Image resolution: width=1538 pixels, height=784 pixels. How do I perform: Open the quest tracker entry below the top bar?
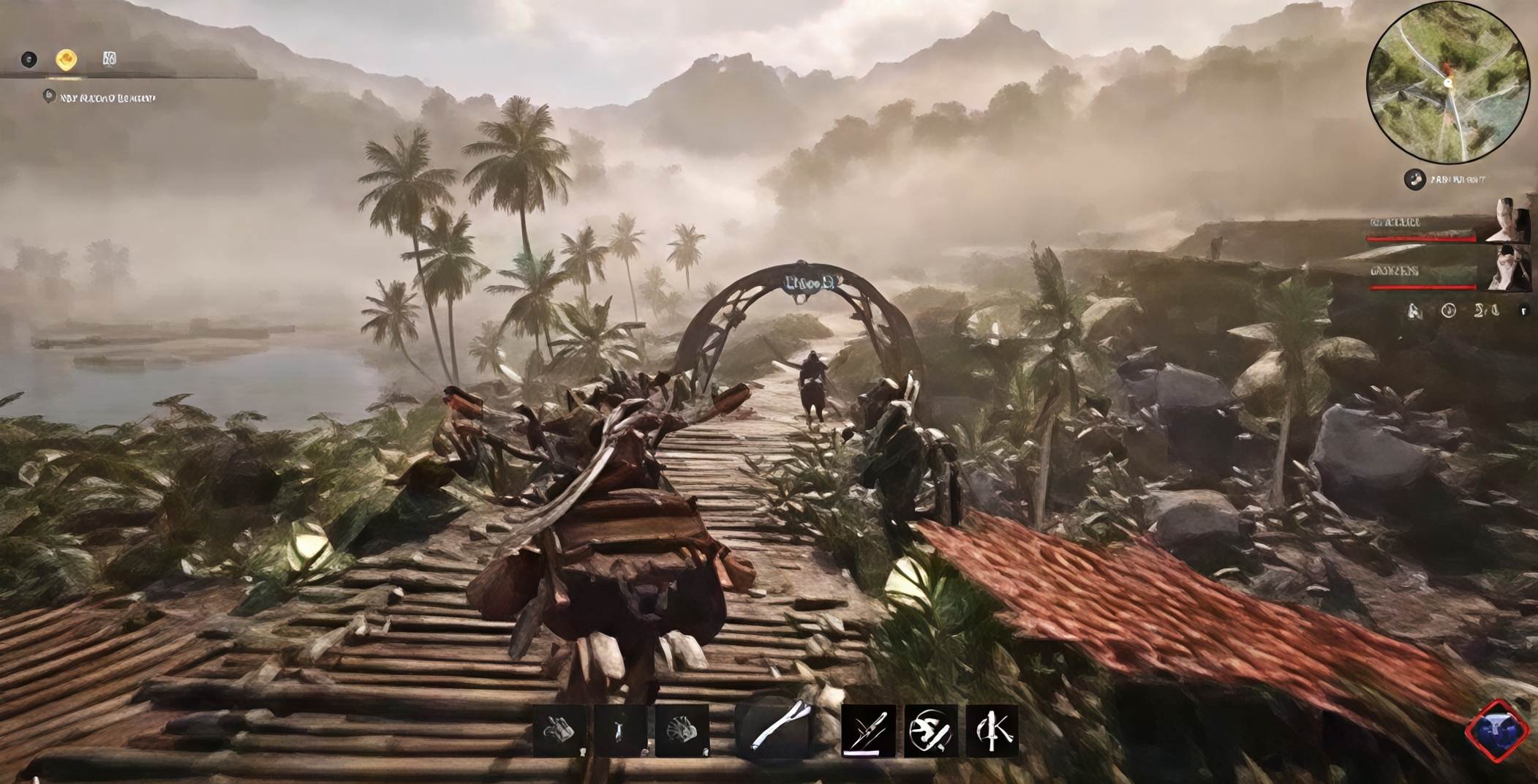(x=100, y=97)
